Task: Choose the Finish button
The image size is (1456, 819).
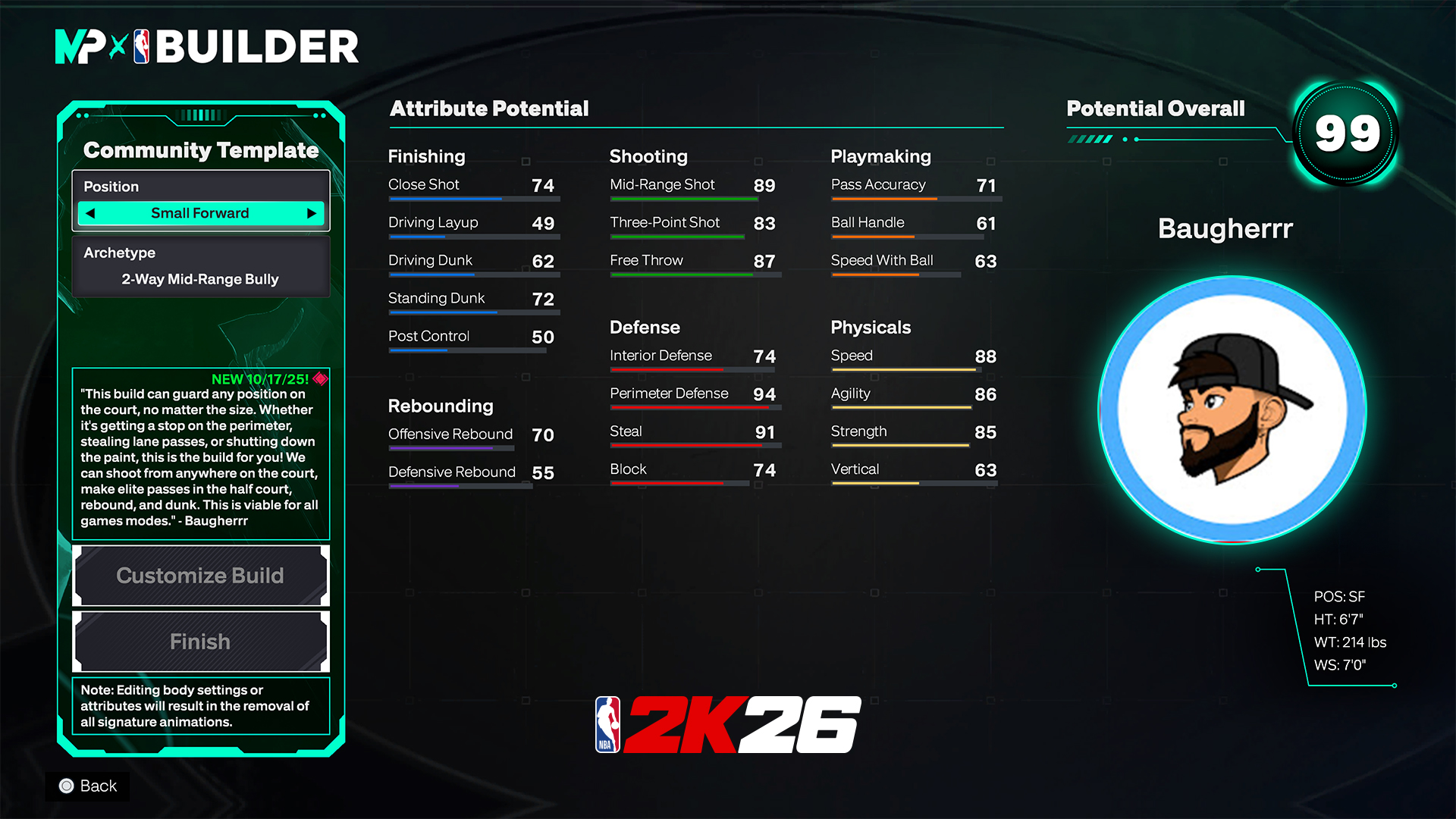Action: pyautogui.click(x=200, y=642)
